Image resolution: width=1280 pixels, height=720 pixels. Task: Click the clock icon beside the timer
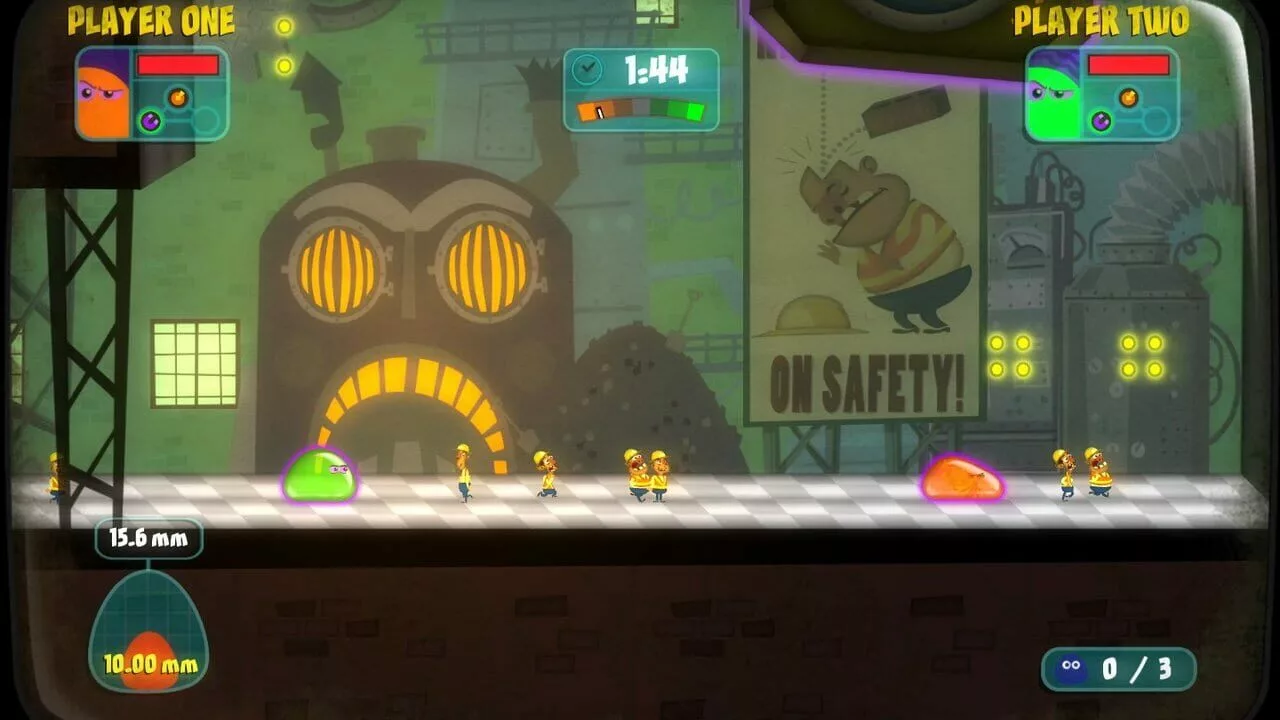click(587, 70)
